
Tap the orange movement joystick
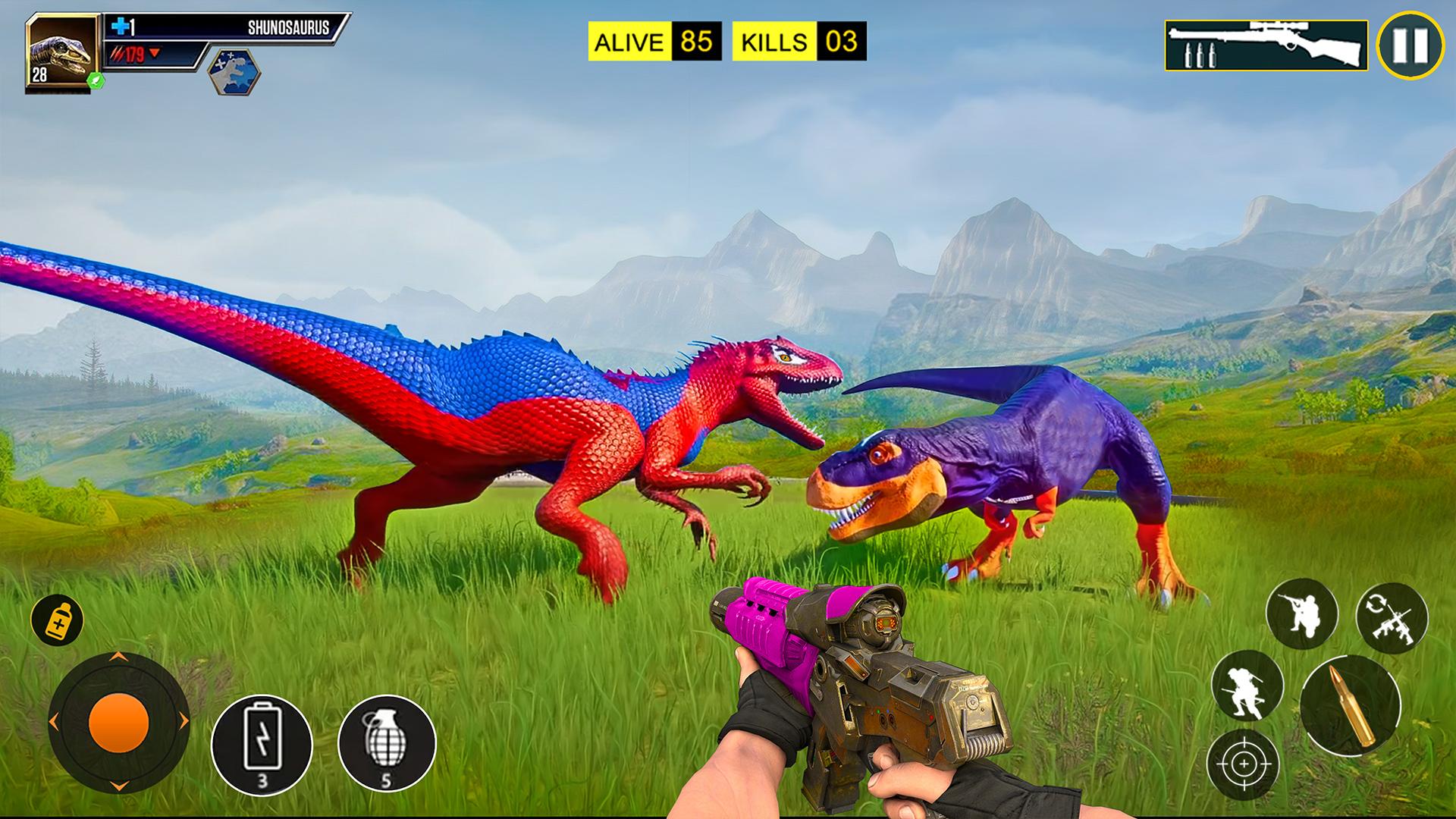click(118, 721)
